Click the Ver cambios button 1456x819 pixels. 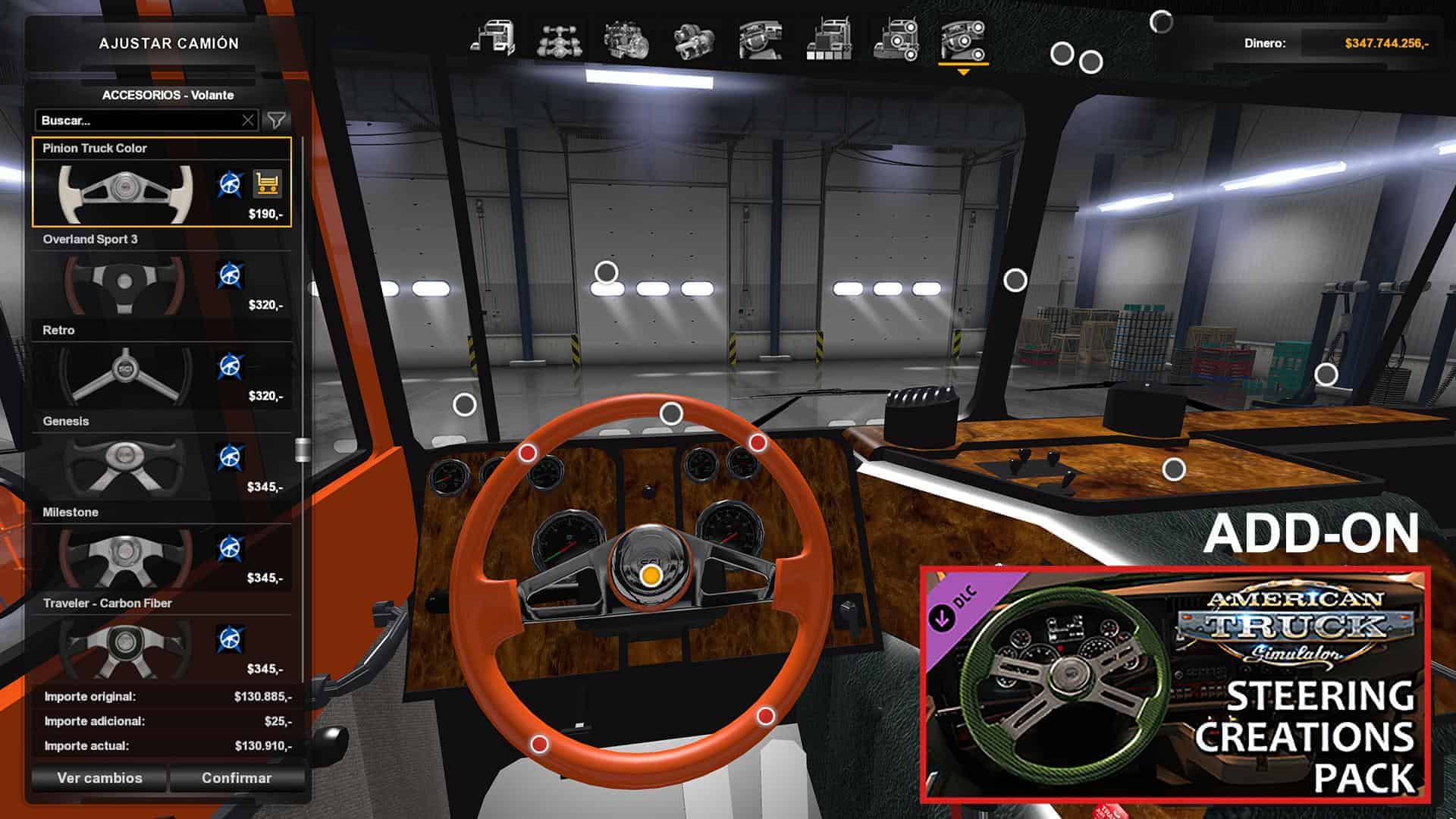[99, 778]
